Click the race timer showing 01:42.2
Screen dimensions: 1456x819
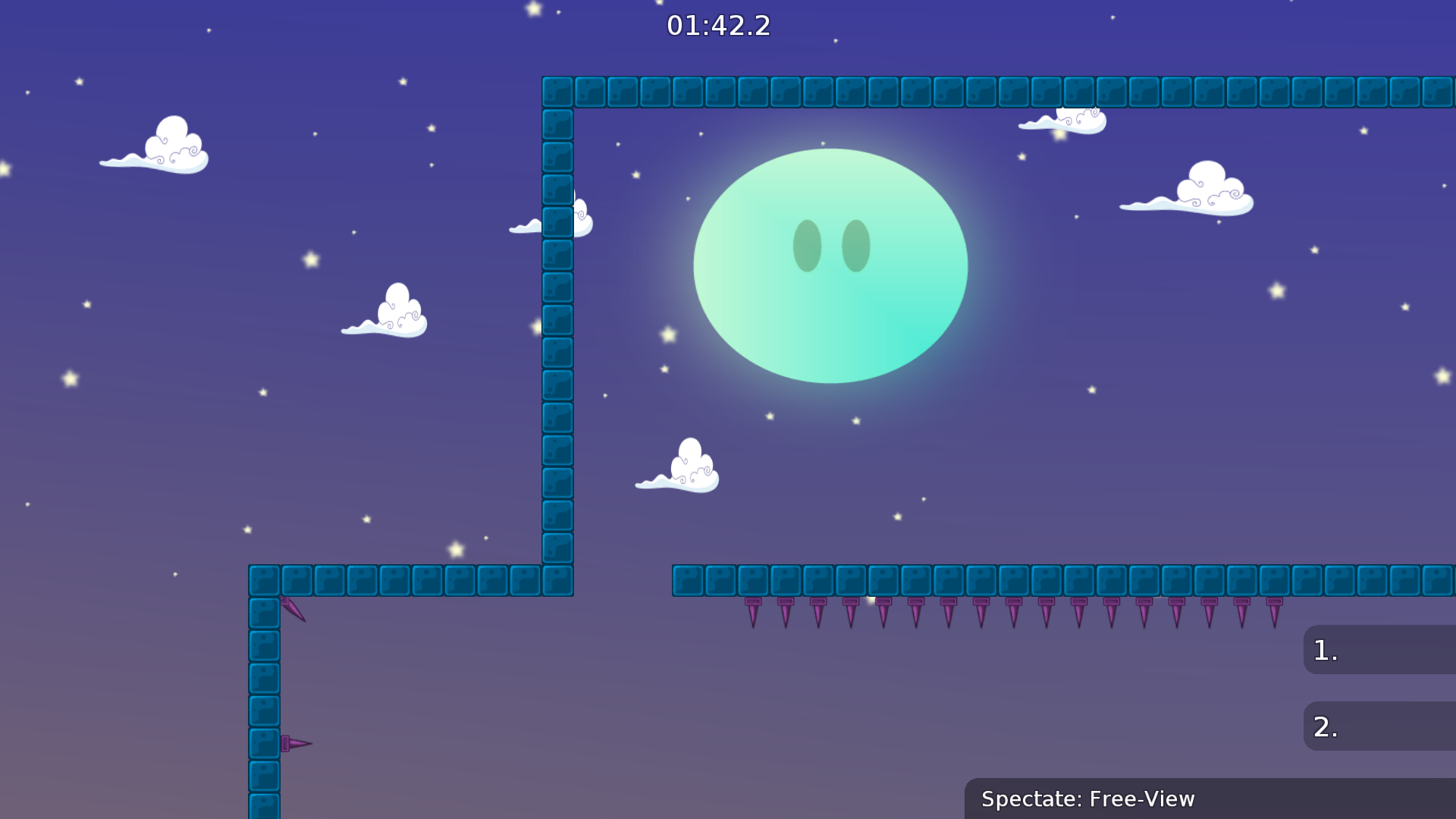(x=717, y=25)
